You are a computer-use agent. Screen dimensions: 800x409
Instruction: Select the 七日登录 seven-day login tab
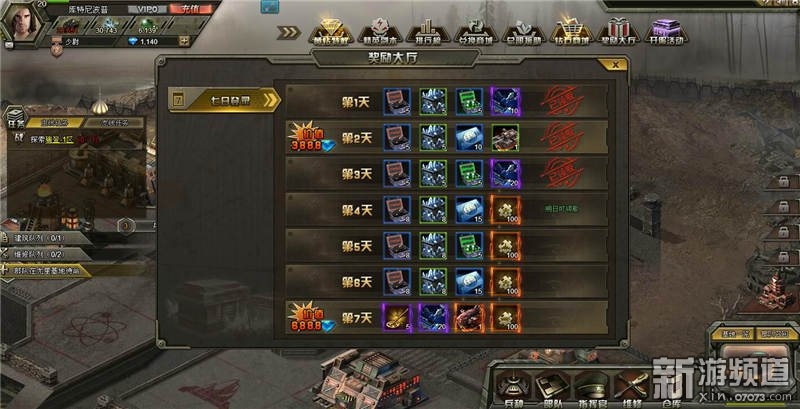(225, 100)
